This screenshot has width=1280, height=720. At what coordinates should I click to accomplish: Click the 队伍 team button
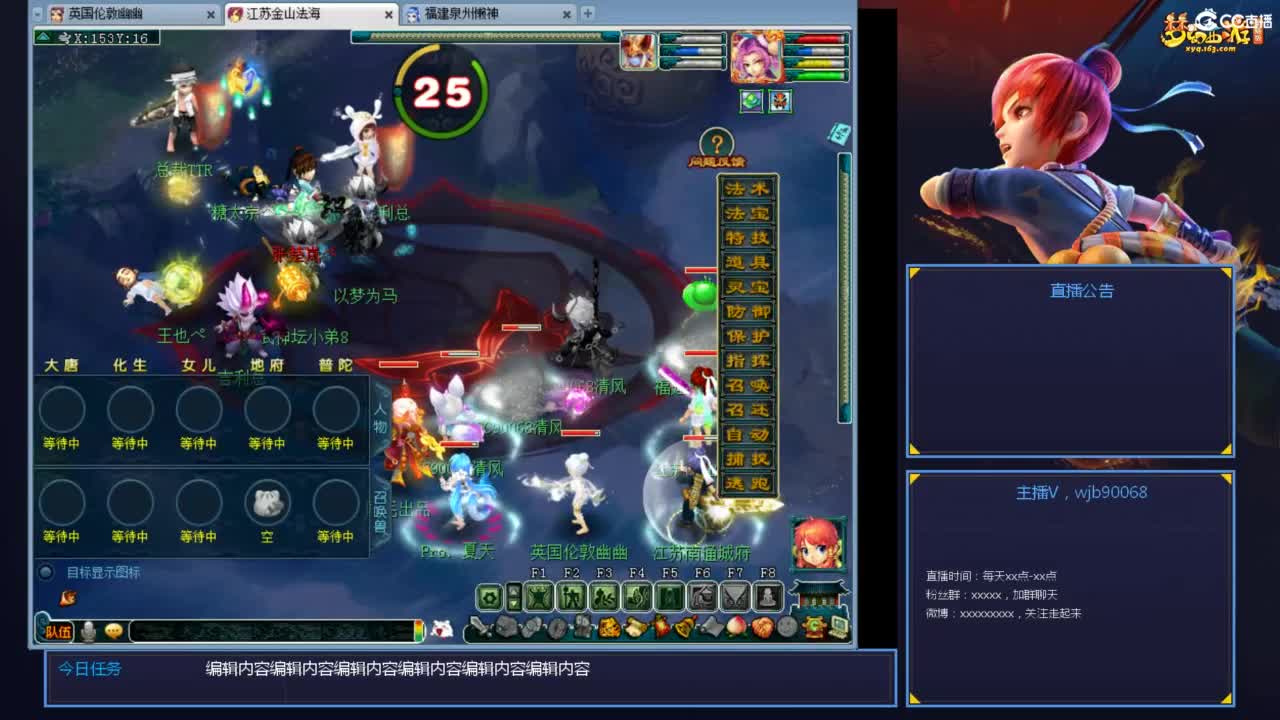point(58,629)
